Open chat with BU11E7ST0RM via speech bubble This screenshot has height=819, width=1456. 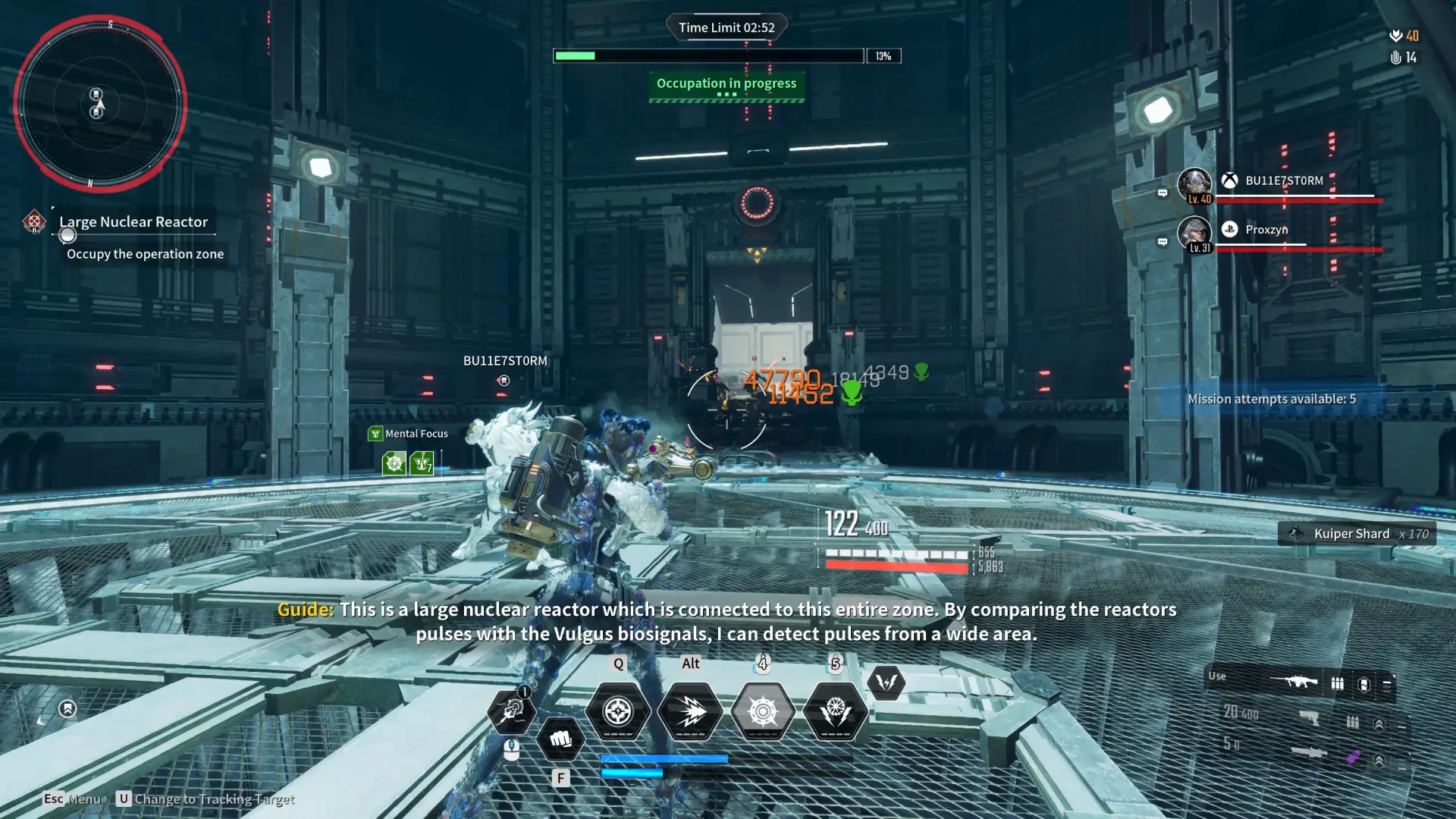click(x=1162, y=193)
